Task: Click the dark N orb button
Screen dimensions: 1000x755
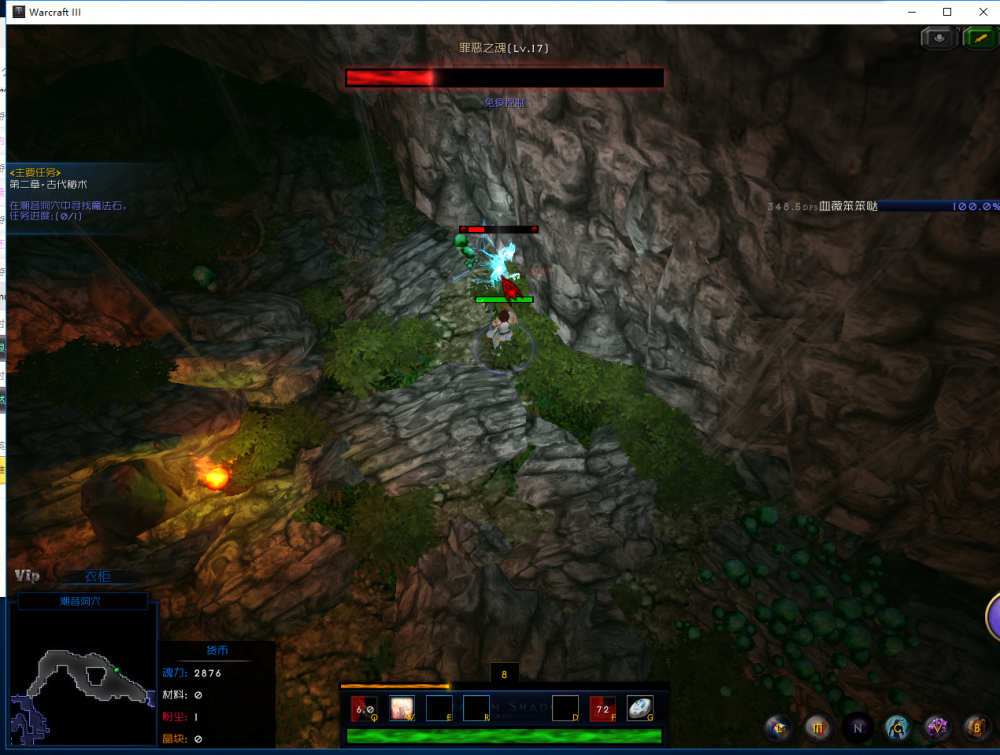Action: click(856, 727)
